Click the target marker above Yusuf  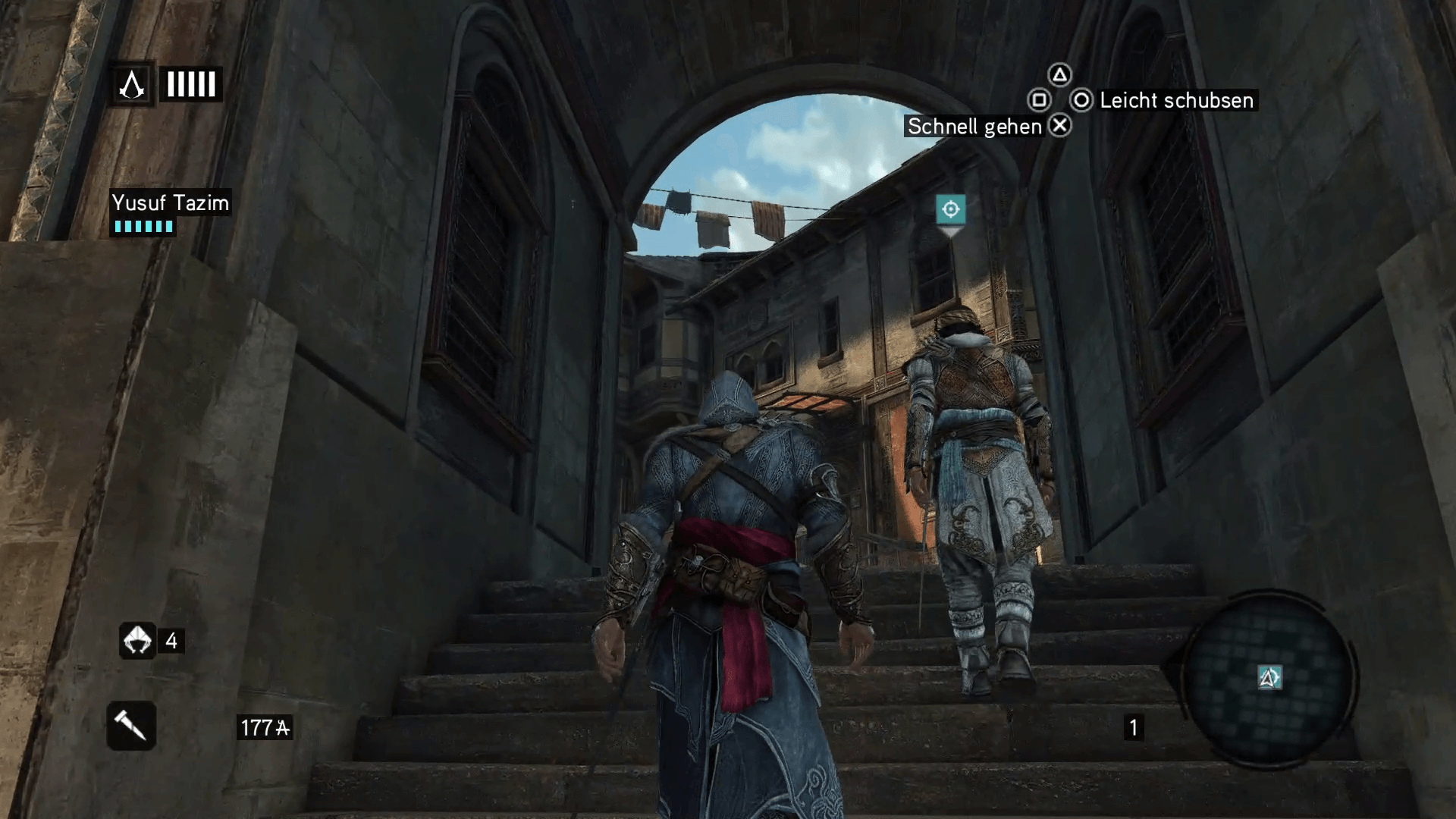pos(950,209)
